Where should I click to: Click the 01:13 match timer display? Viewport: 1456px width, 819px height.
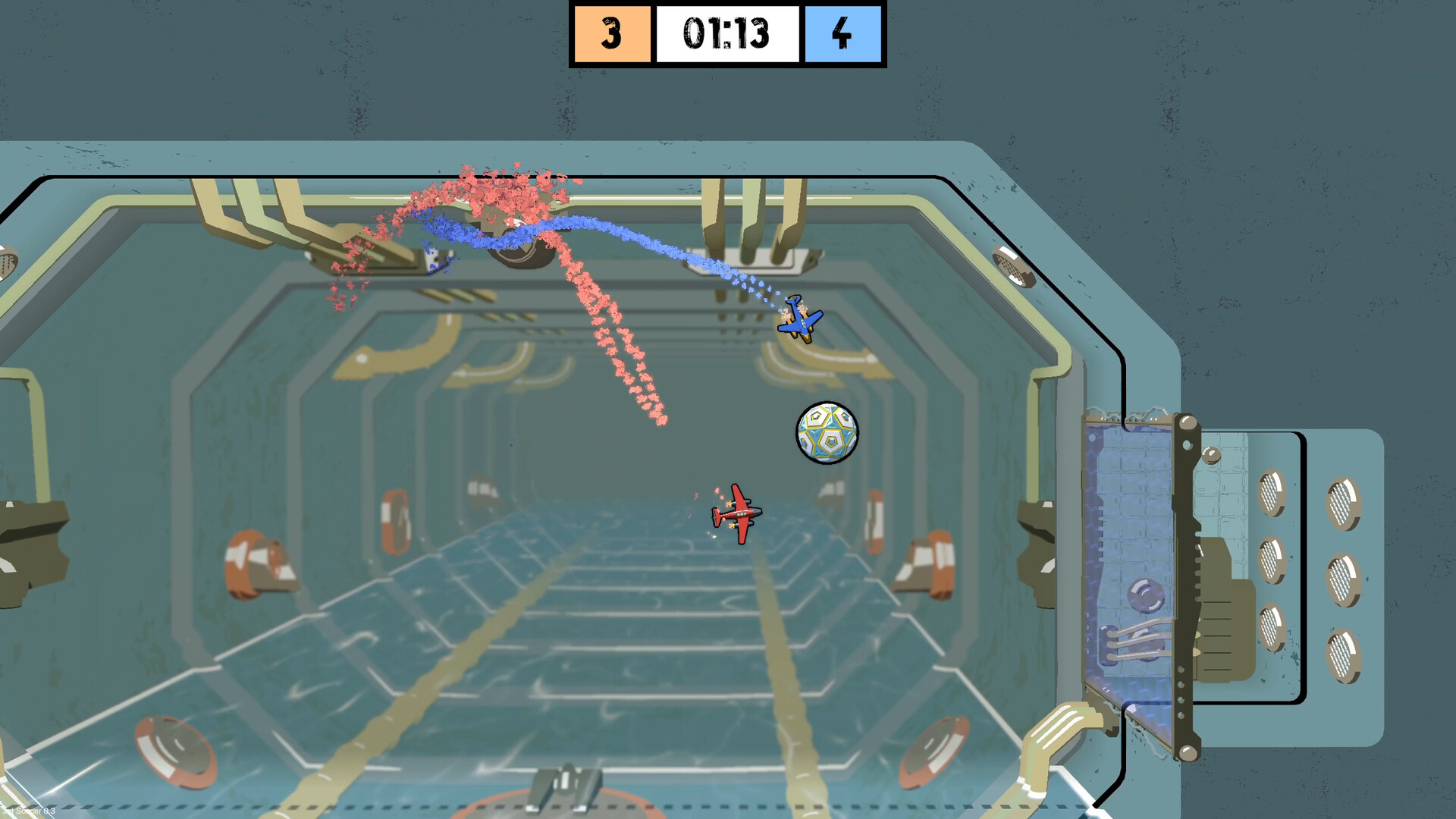[x=726, y=33]
